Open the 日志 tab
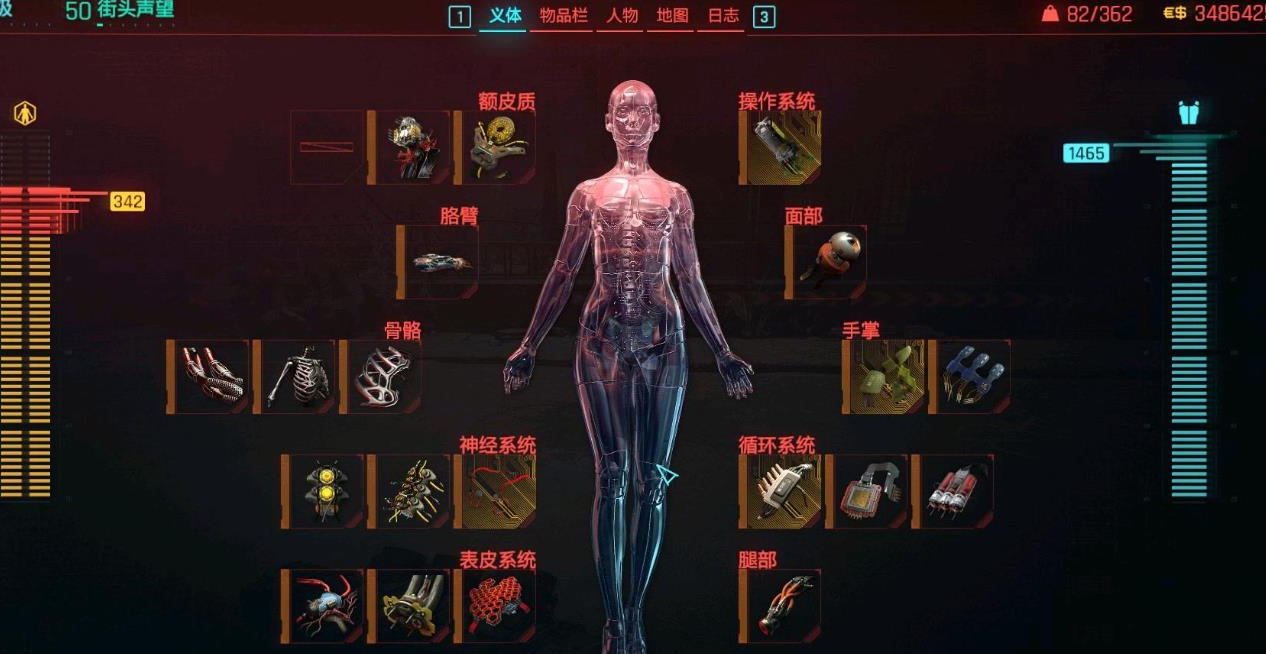The width and height of the screenshot is (1266, 654). (x=722, y=16)
